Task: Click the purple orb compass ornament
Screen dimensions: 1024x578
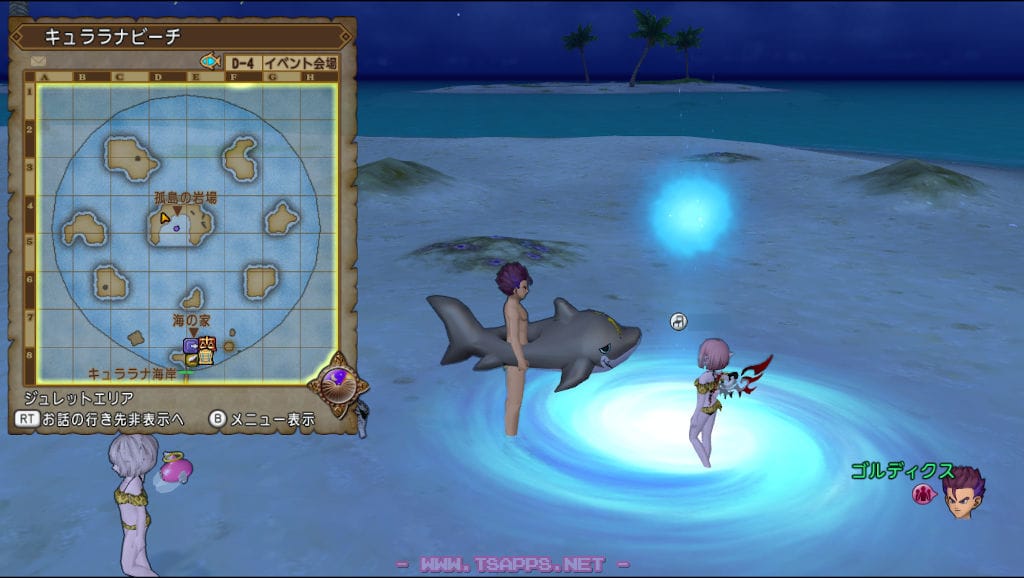Action: pyautogui.click(x=338, y=382)
